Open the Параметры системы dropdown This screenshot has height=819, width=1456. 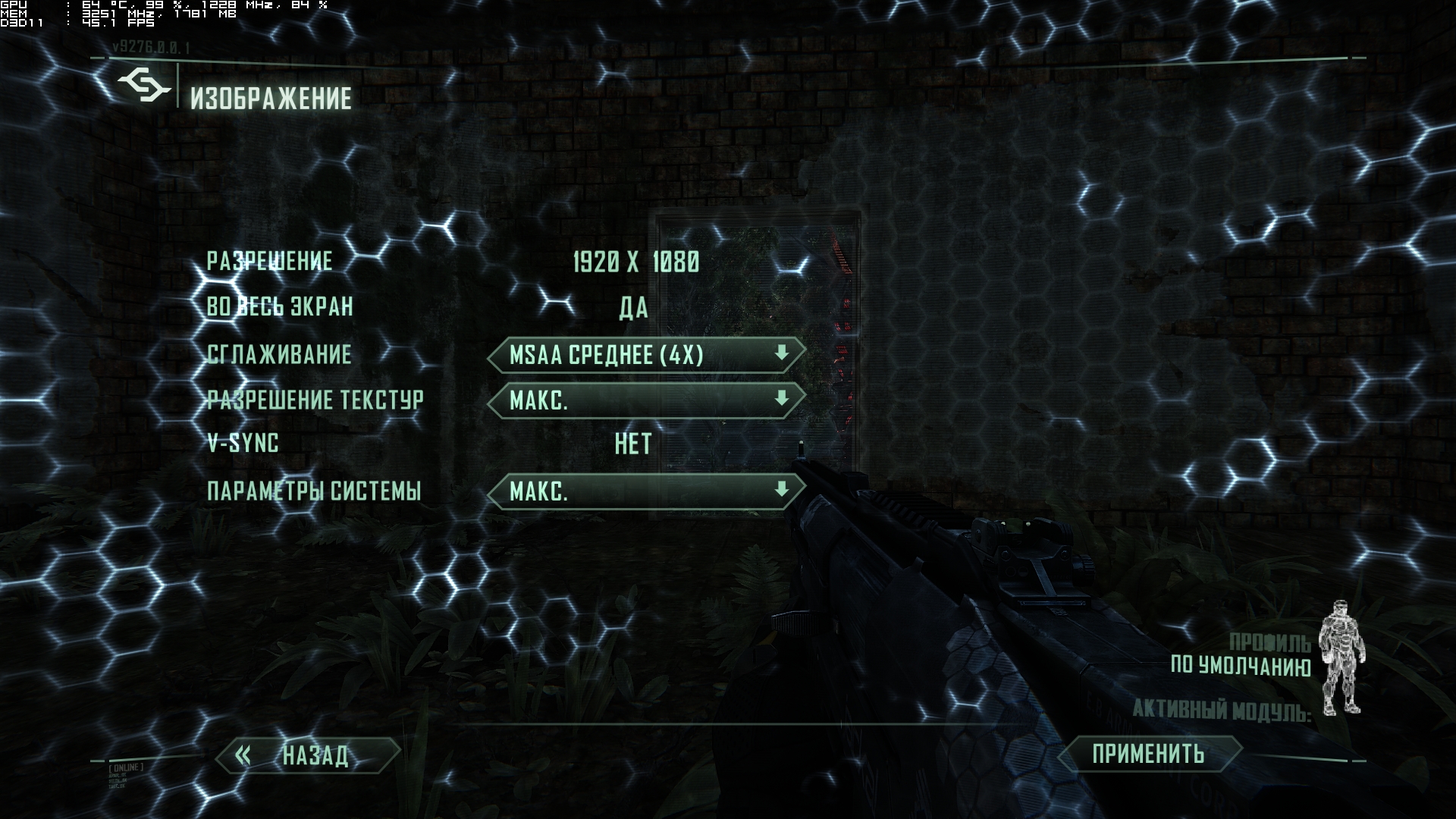click(645, 491)
